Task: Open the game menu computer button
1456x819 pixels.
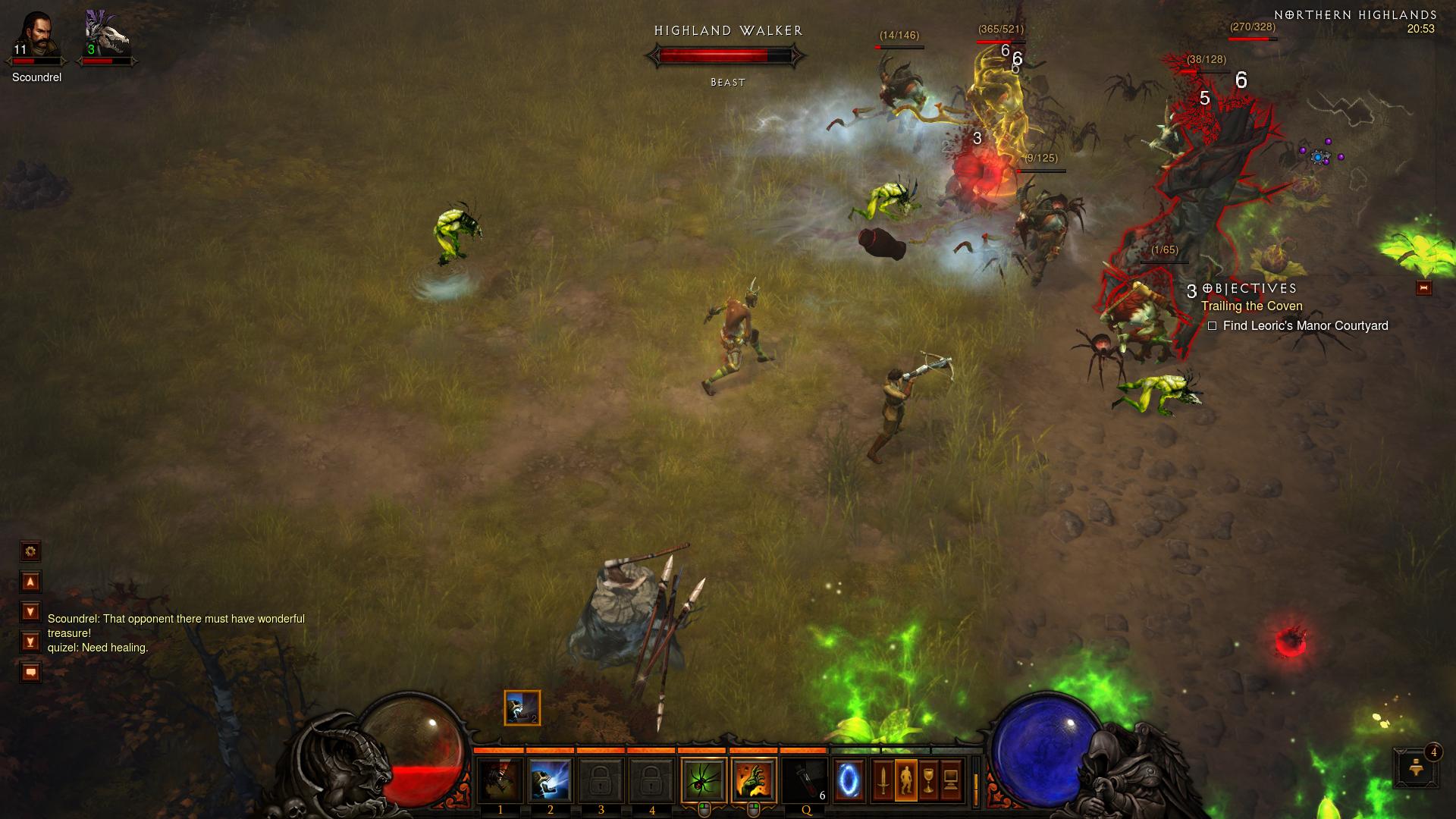Action: point(951,780)
